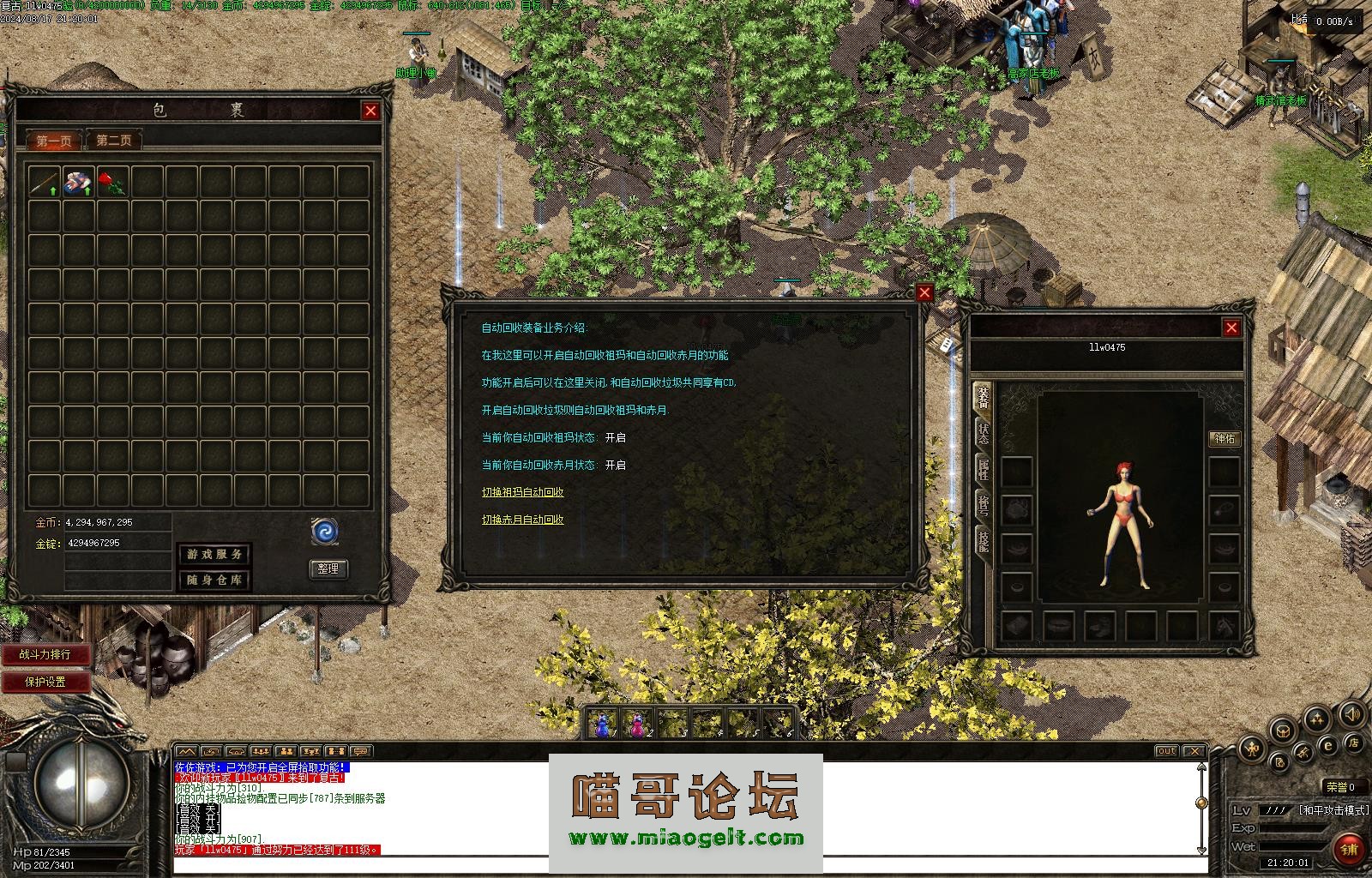Image resolution: width=1372 pixels, height=878 pixels.
Task: Sort the bag with the 整理 button
Action: 328,568
